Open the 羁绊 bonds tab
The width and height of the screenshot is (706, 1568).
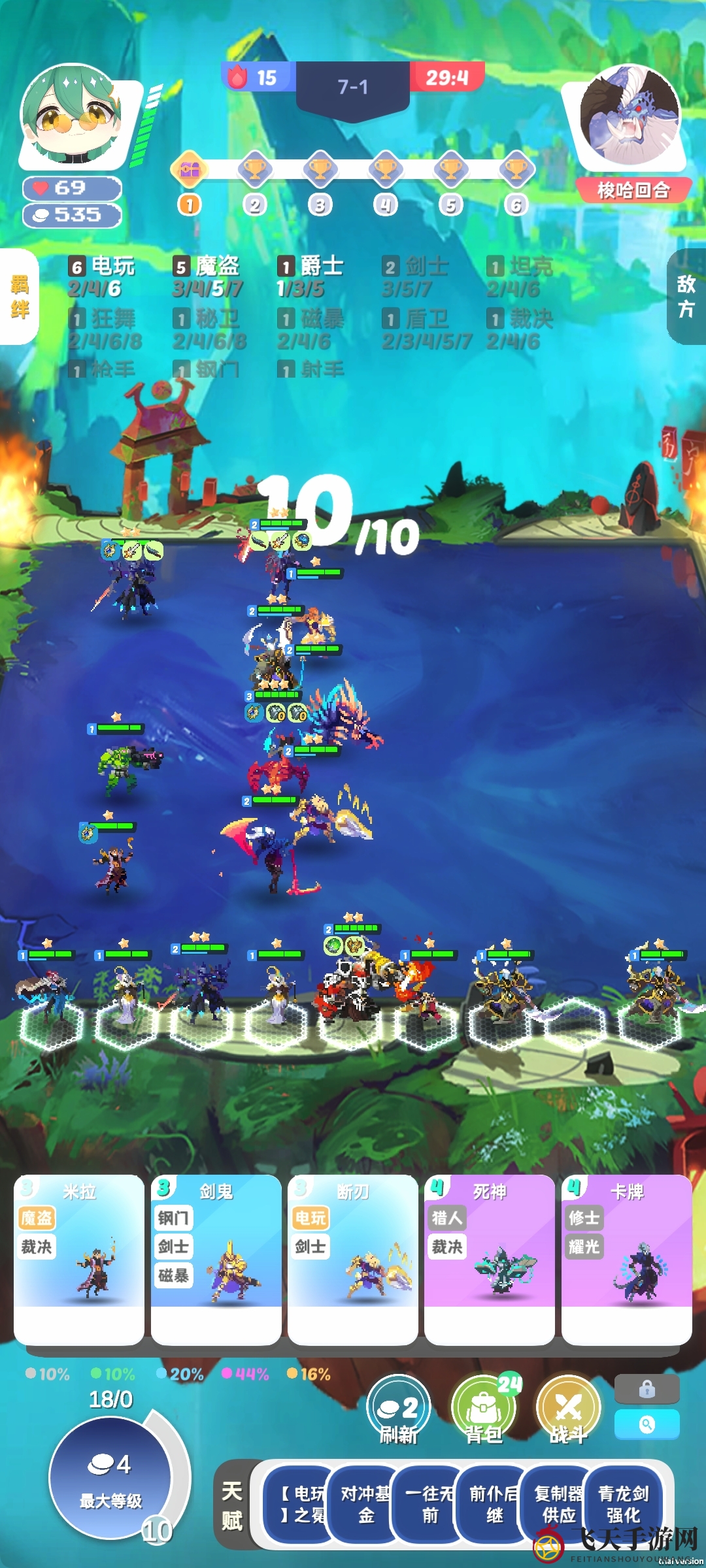coord(19,297)
